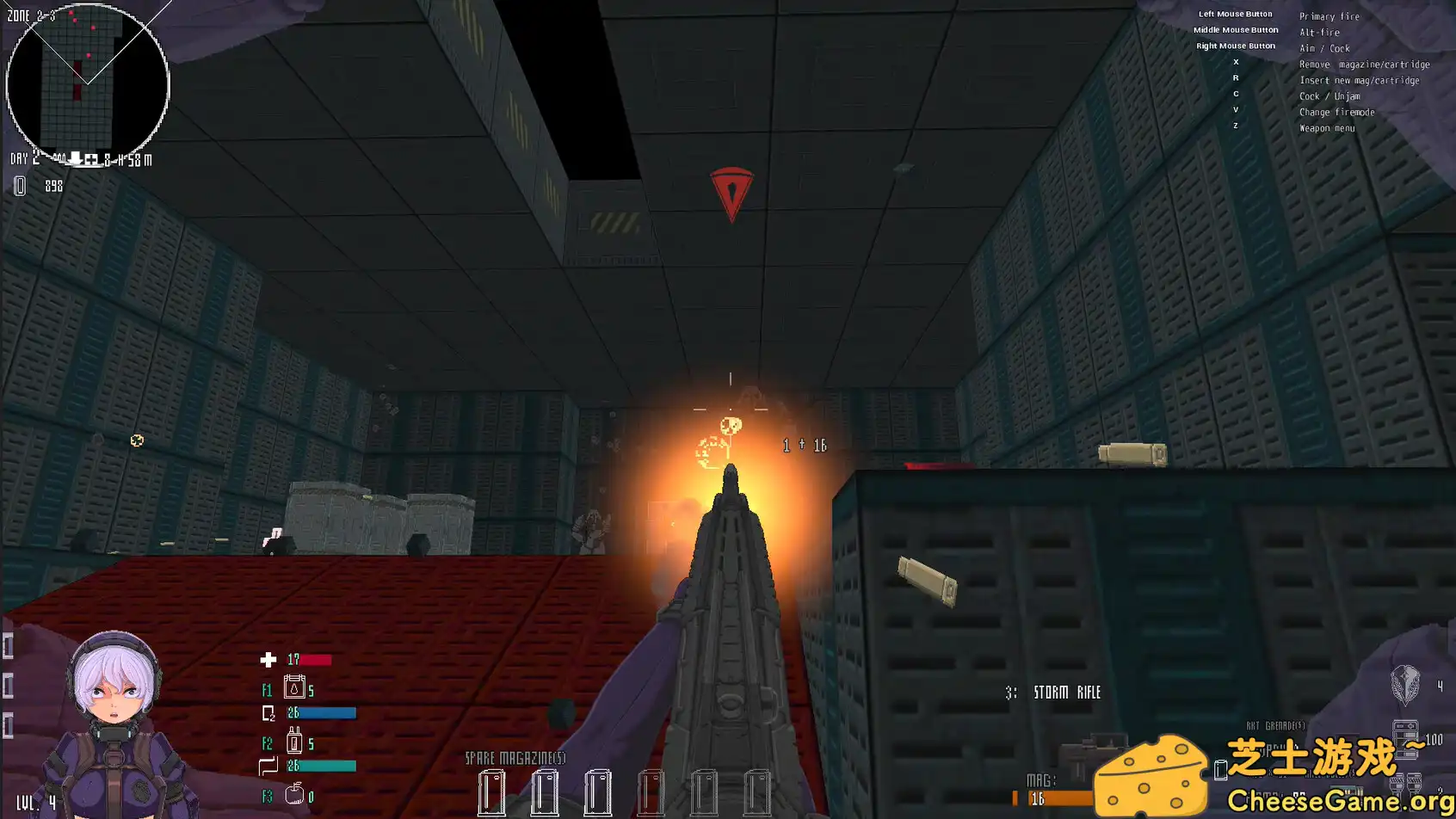Open the Weapon menu entry
The image size is (1456, 819).
pyautogui.click(x=1326, y=127)
